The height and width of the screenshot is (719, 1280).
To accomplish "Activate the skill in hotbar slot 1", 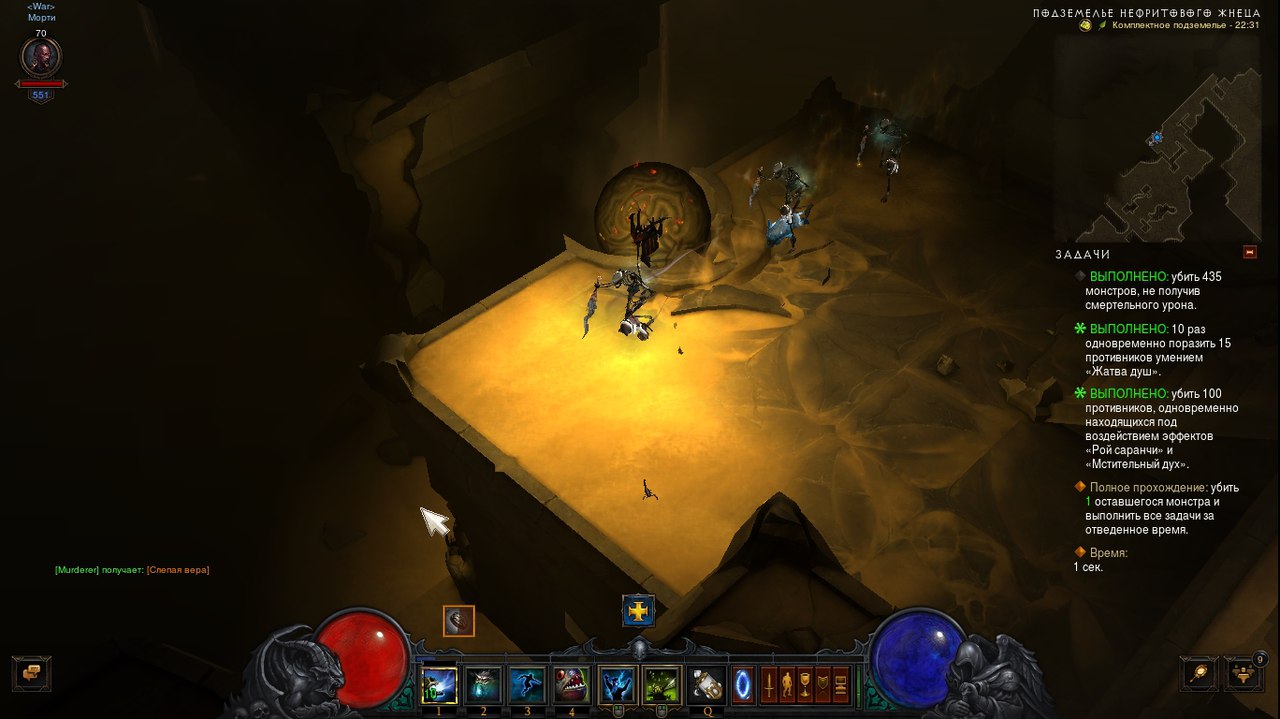I will (439, 685).
